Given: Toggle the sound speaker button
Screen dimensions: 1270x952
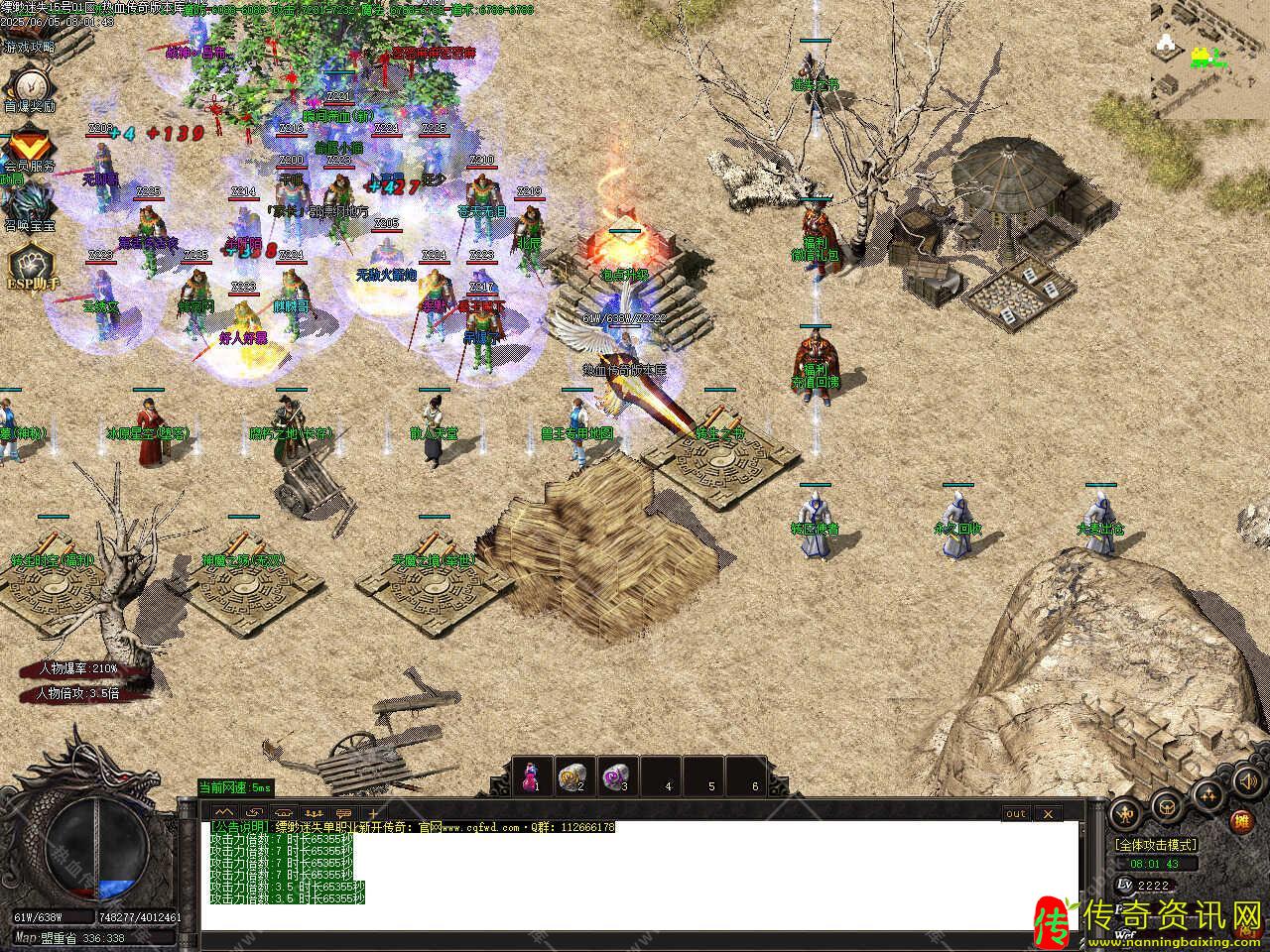Looking at the screenshot, I should [x=1246, y=781].
